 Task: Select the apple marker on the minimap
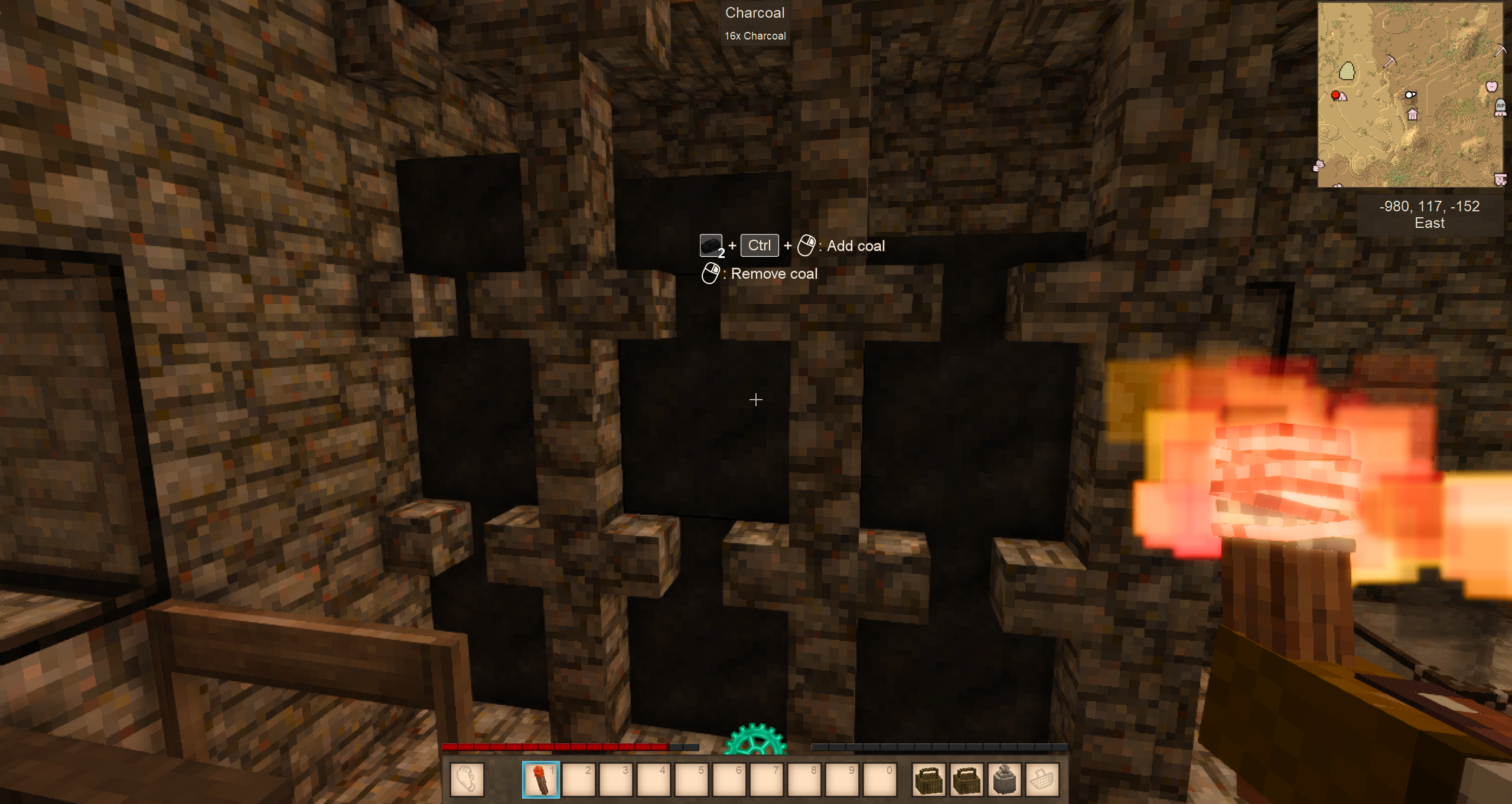[x=1492, y=87]
